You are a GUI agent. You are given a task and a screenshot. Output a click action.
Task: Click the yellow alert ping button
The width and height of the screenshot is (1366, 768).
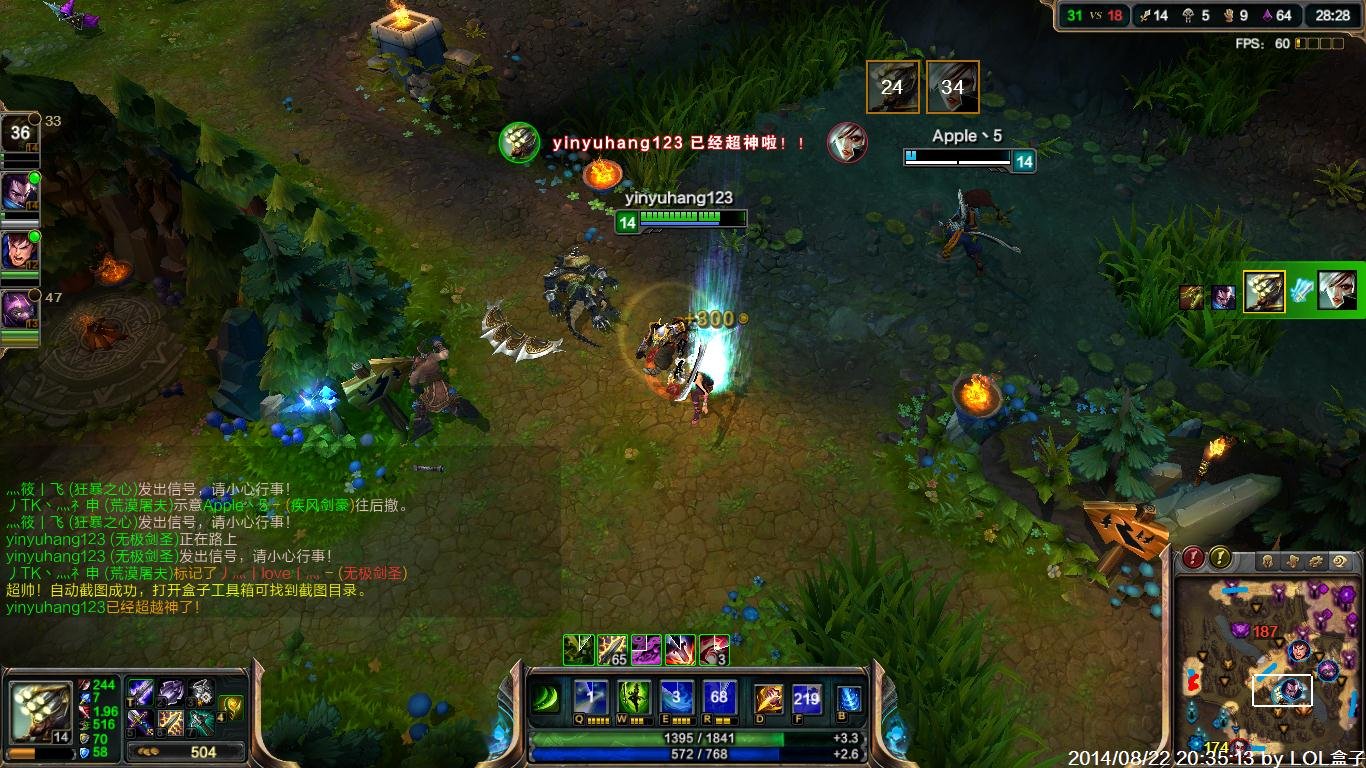click(x=1220, y=558)
